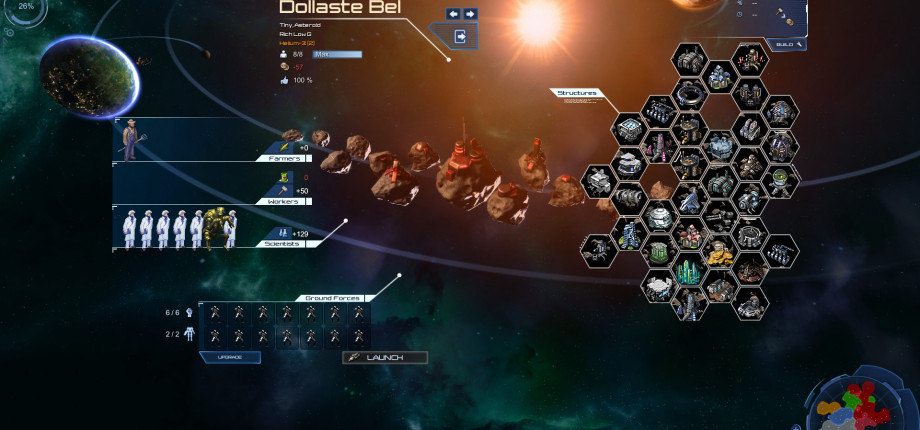Select the teal crystal towers structure
This screenshot has width=920, height=430.
click(688, 272)
